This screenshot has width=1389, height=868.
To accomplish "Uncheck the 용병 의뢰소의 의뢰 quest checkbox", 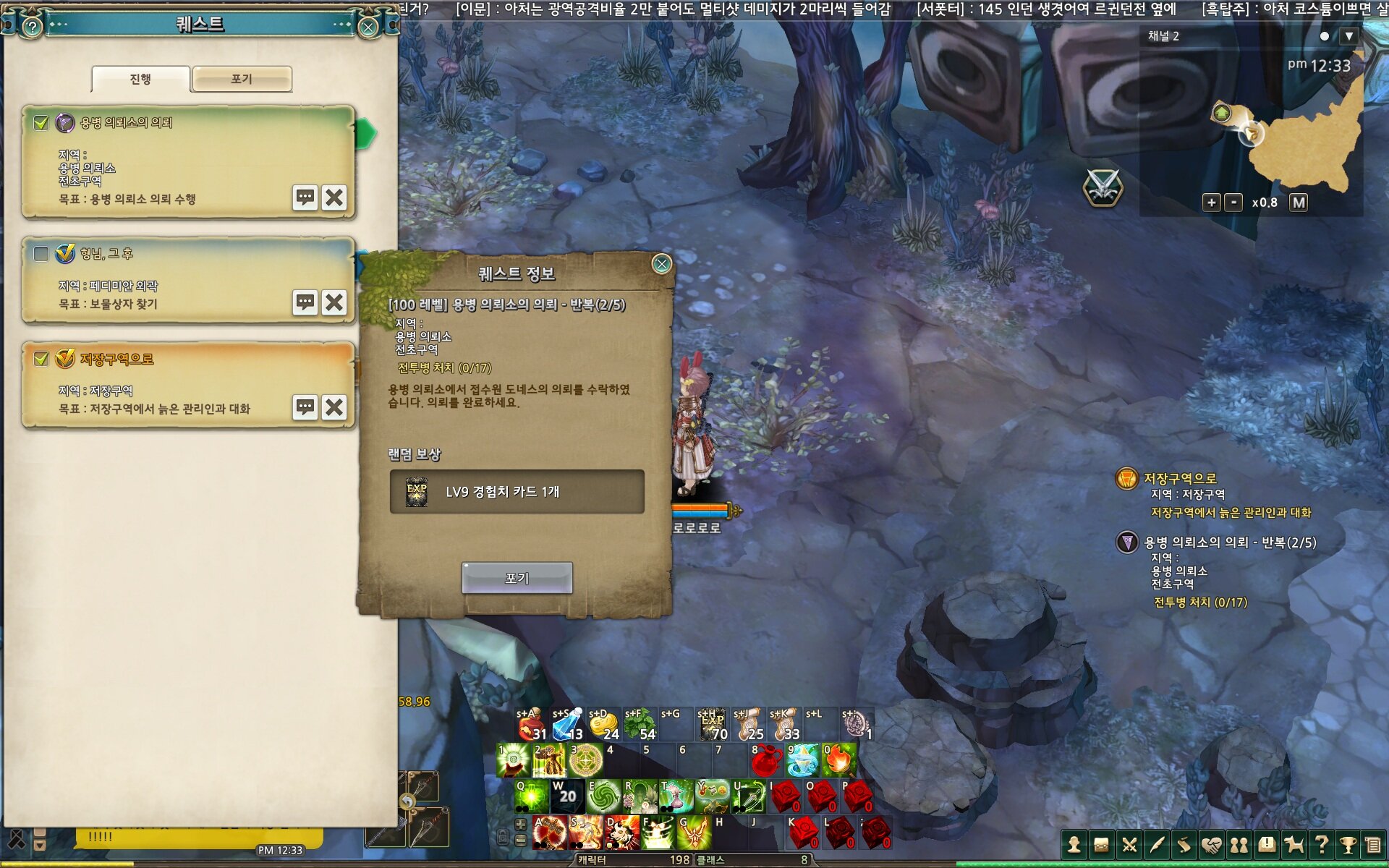I will pyautogui.click(x=41, y=123).
